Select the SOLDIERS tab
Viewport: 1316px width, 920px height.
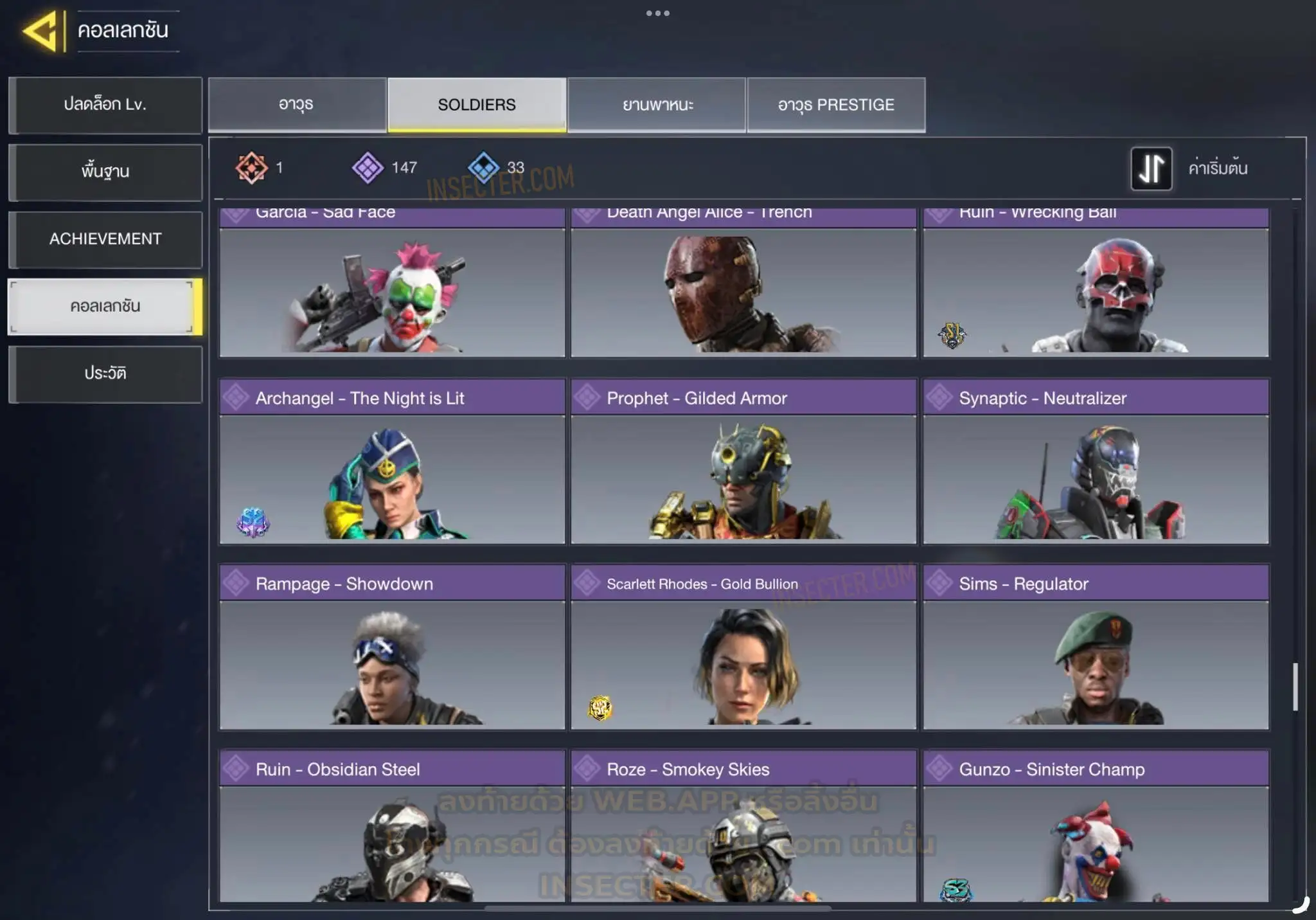point(477,105)
